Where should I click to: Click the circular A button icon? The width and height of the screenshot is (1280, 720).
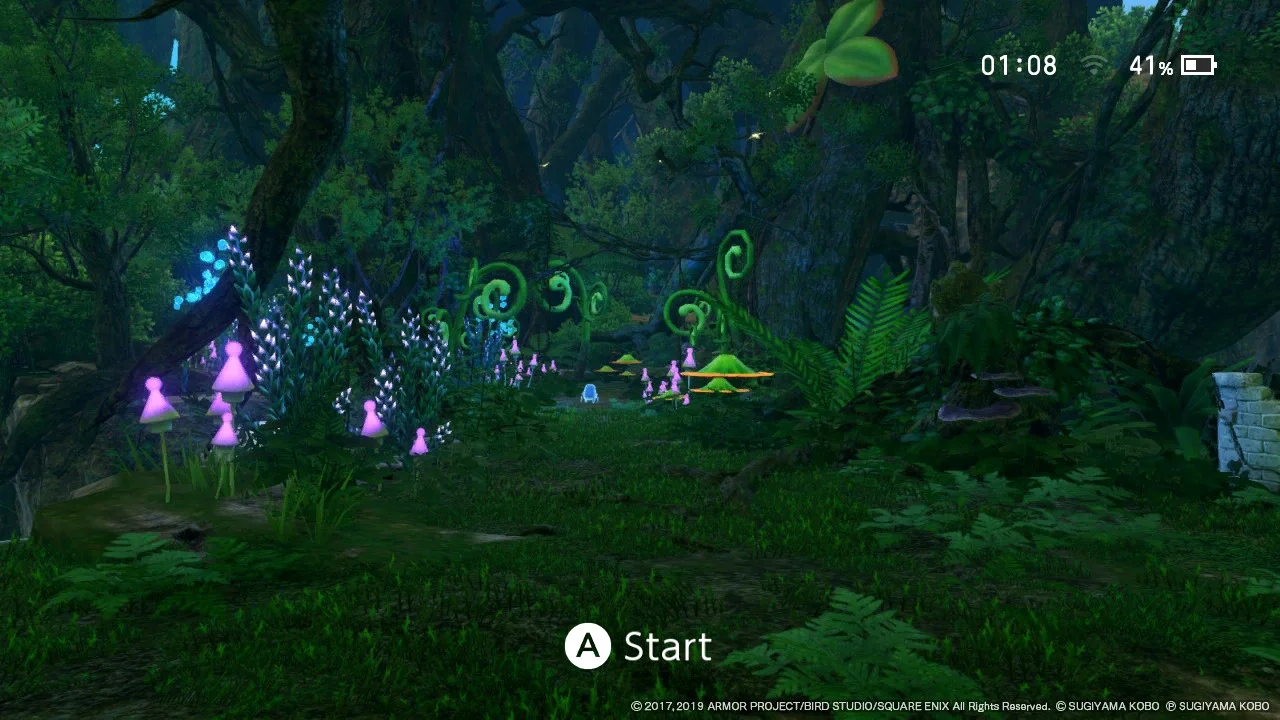tap(588, 646)
